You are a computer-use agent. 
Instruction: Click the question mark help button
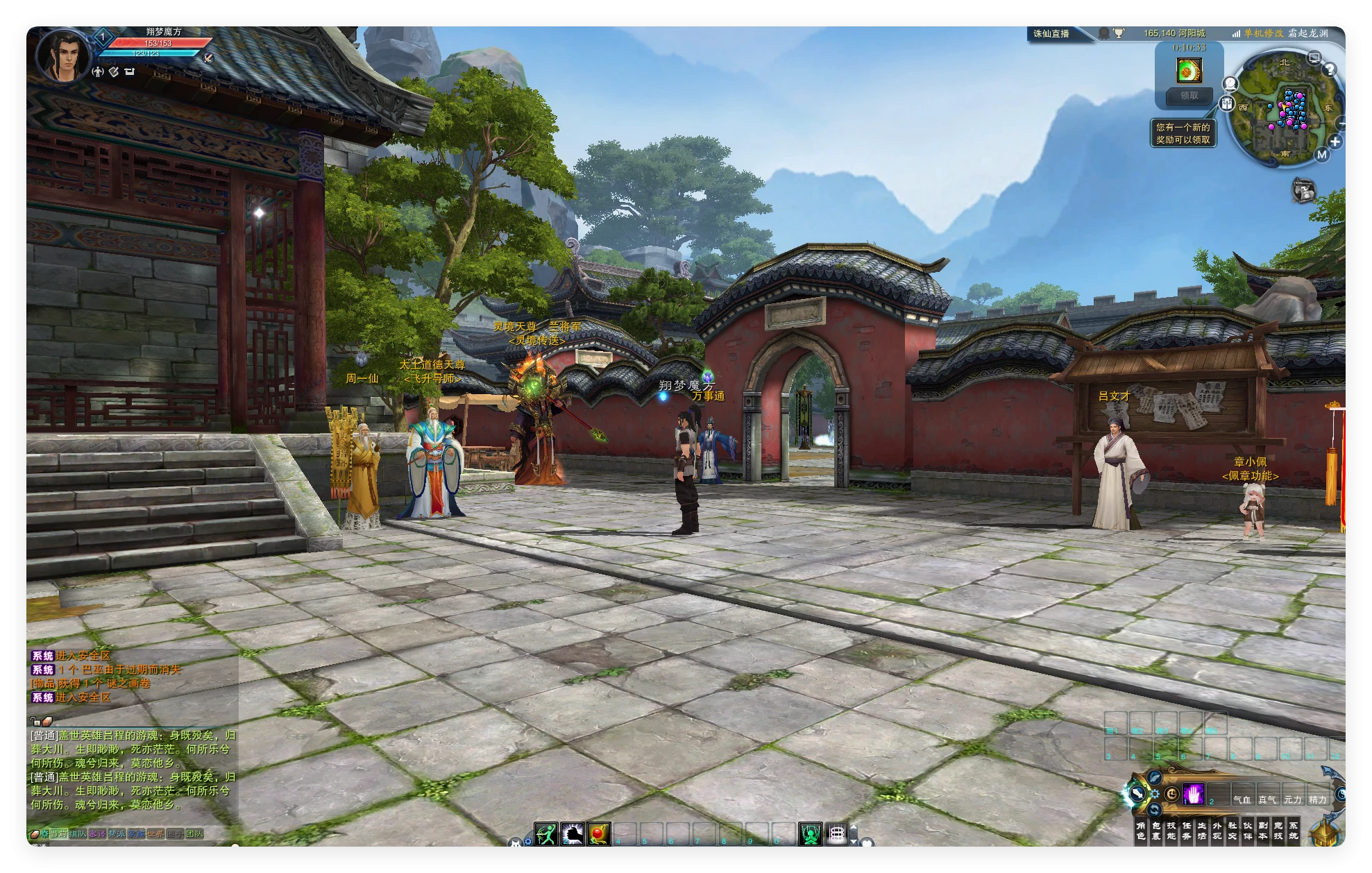(1330, 69)
